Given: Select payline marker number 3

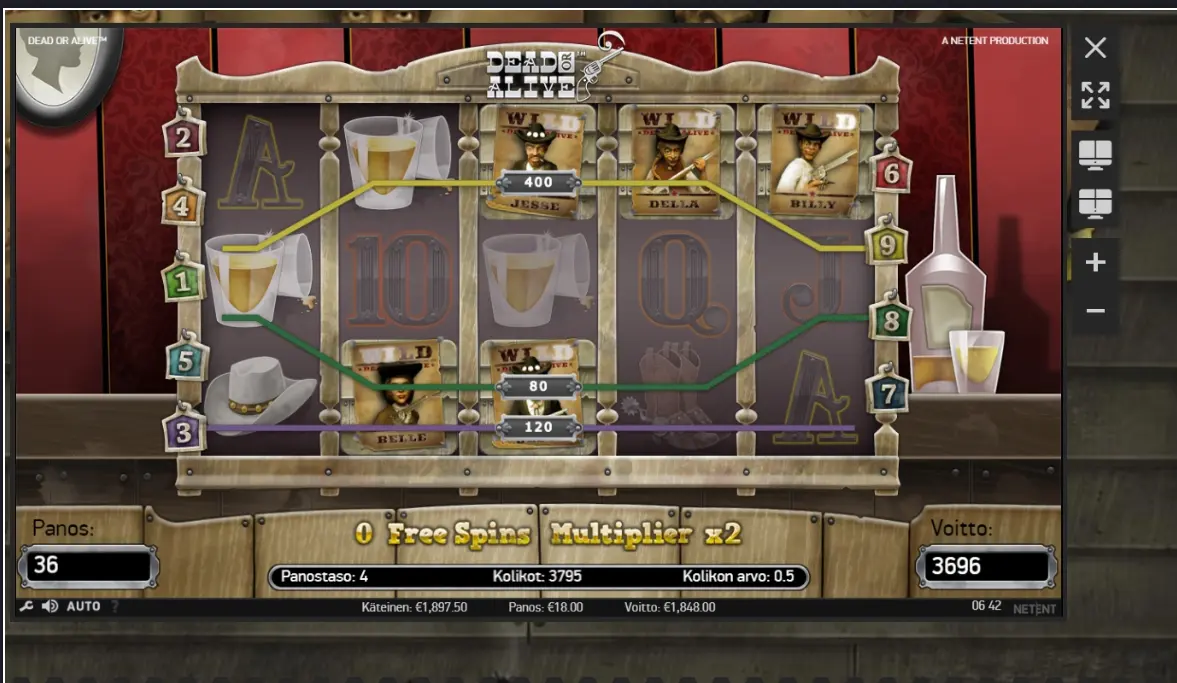Looking at the screenshot, I should click(184, 432).
